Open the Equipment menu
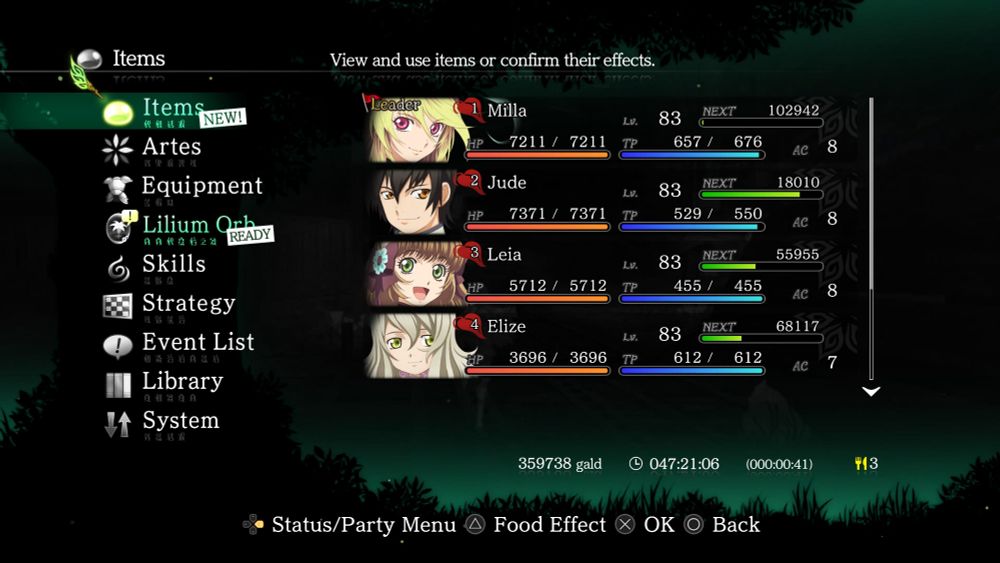This screenshot has width=1000, height=563. pos(201,186)
